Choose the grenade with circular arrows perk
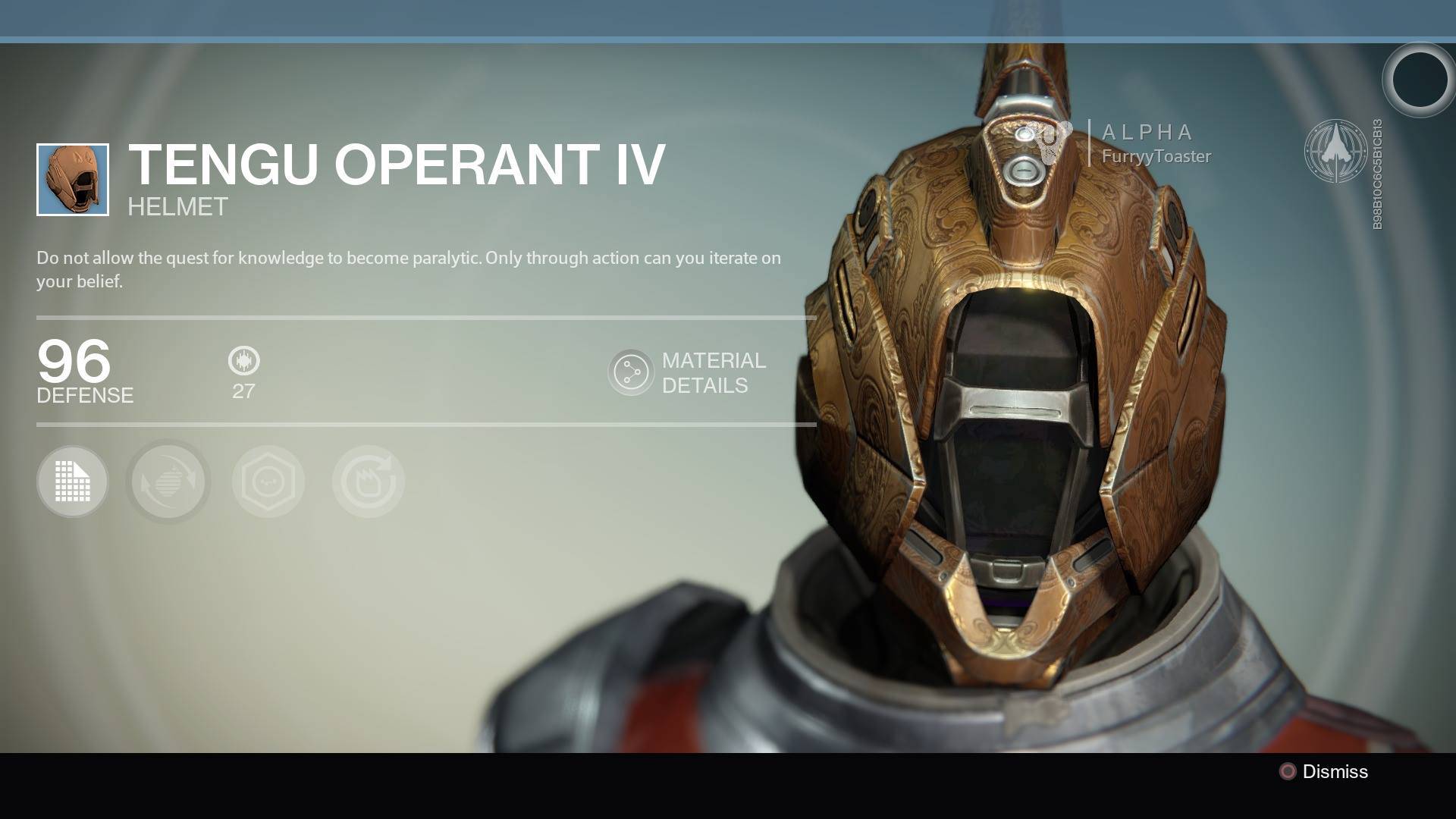1456x819 pixels. coord(168,482)
